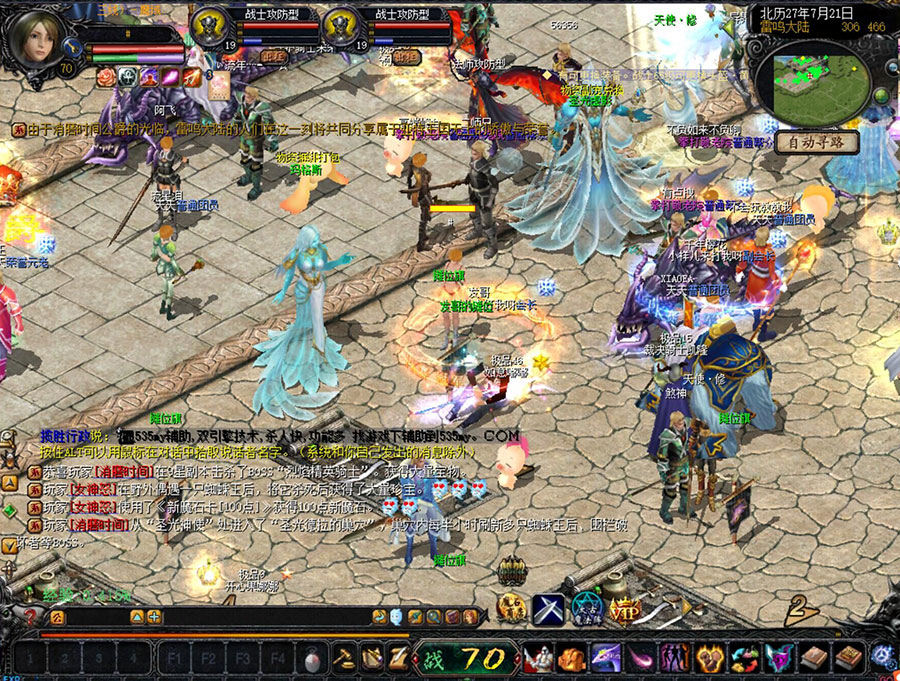Image resolution: width=900 pixels, height=681 pixels.
Task: Open the pentagram magic circle icon
Action: 587,609
